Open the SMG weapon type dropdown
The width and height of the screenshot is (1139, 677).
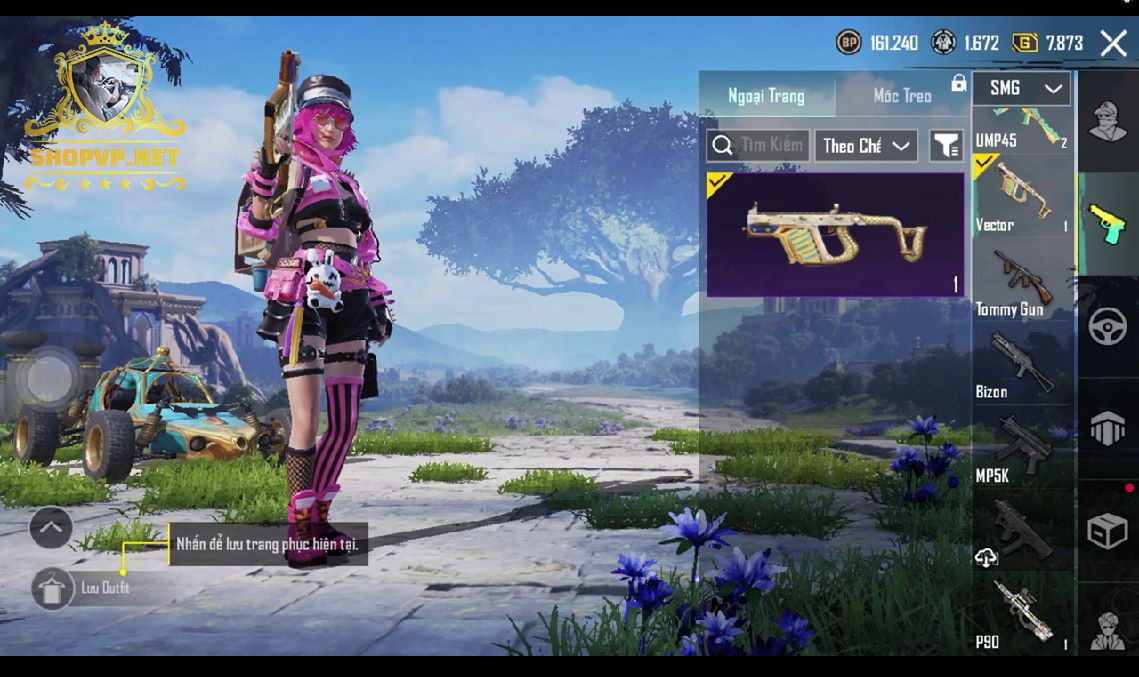pos(1022,88)
